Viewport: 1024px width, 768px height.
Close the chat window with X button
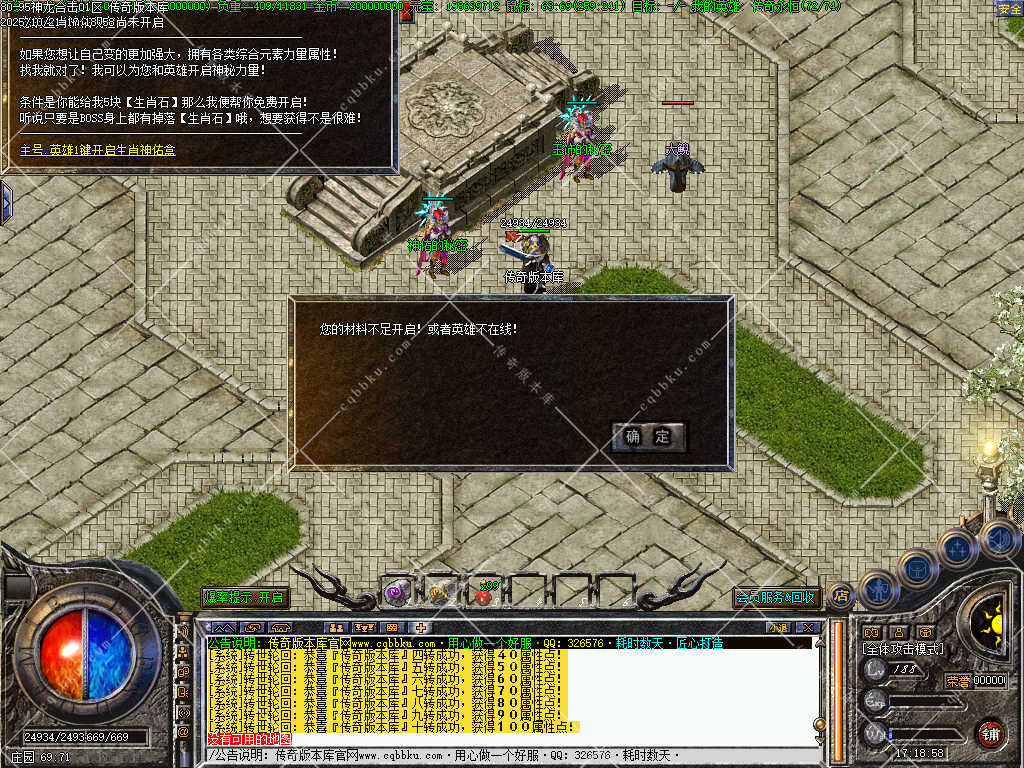tap(809, 628)
